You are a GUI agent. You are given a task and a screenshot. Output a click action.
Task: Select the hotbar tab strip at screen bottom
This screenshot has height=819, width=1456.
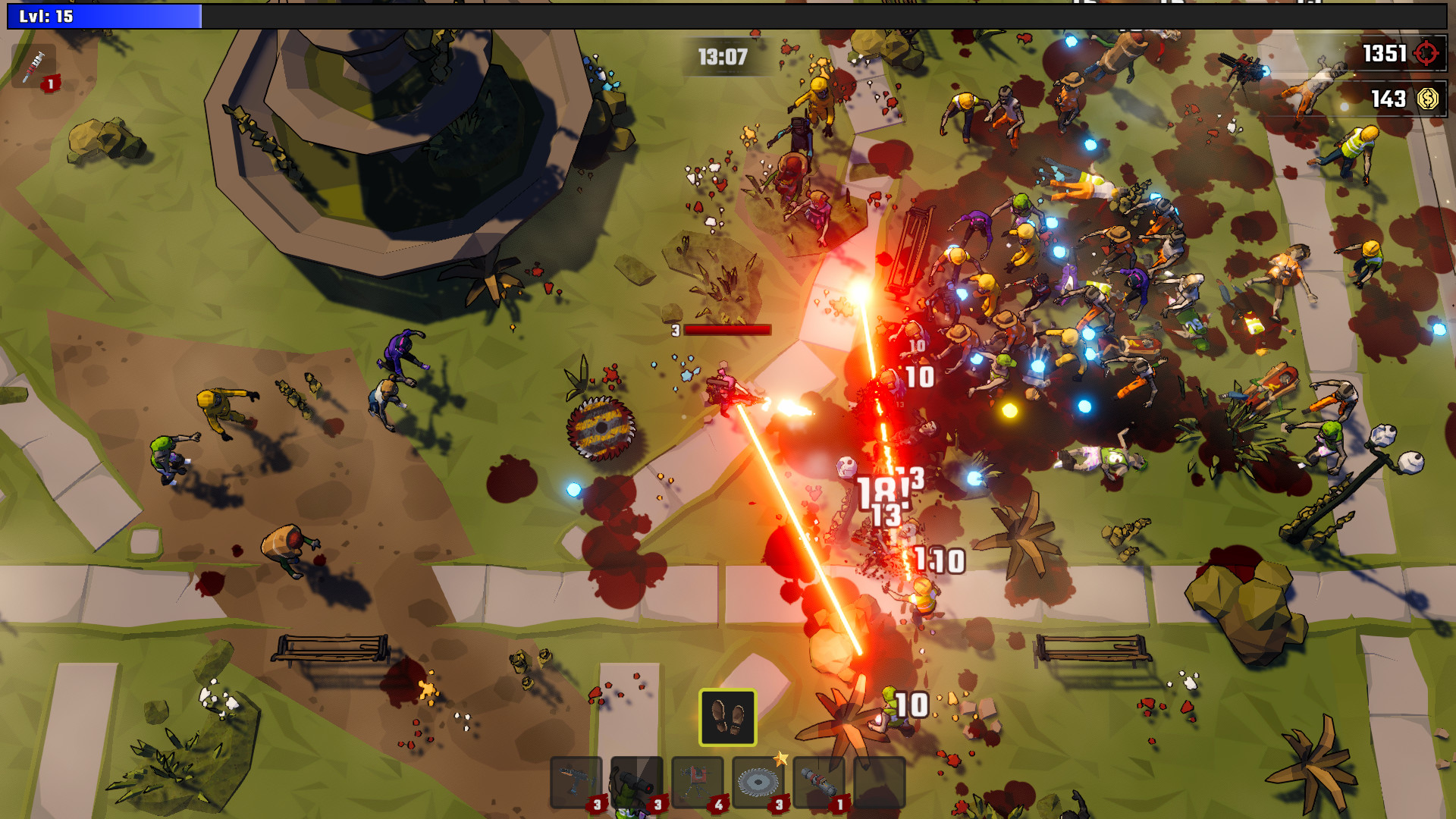[x=728, y=781]
